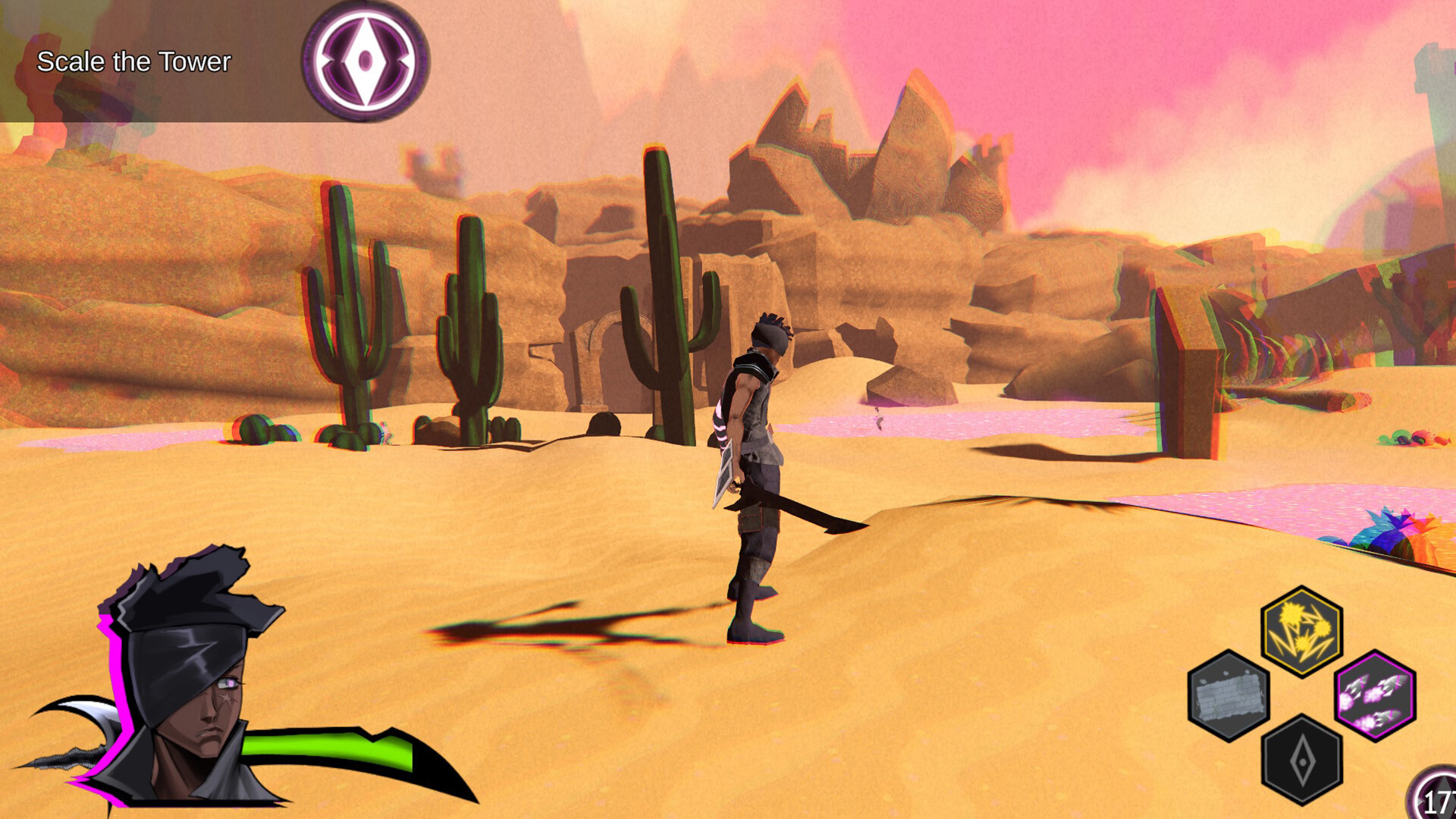This screenshot has width=1456, height=819.
Task: Click the Scale the Tower quest text
Action: click(133, 62)
